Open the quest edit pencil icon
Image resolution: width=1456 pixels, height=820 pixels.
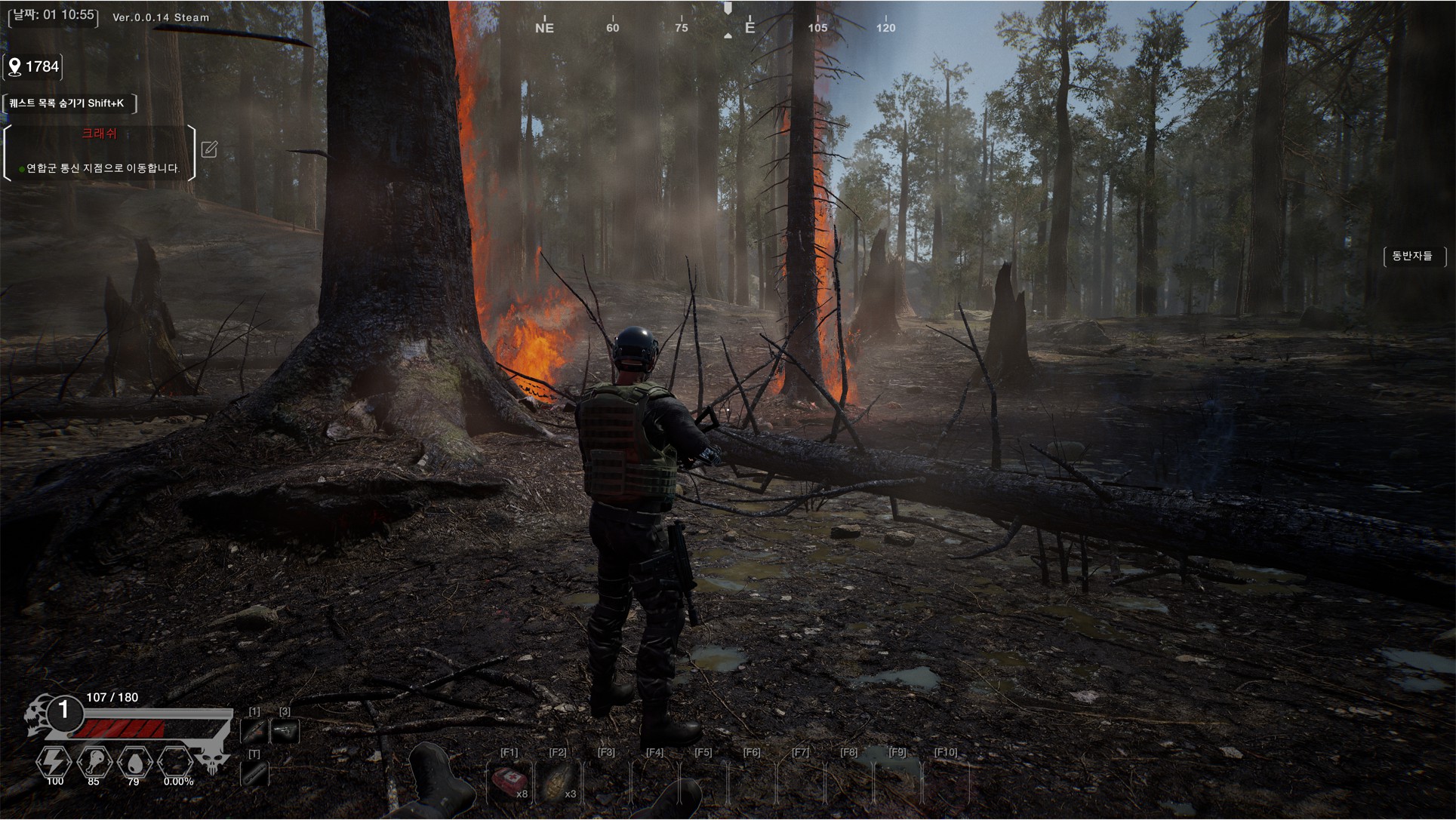tap(209, 149)
